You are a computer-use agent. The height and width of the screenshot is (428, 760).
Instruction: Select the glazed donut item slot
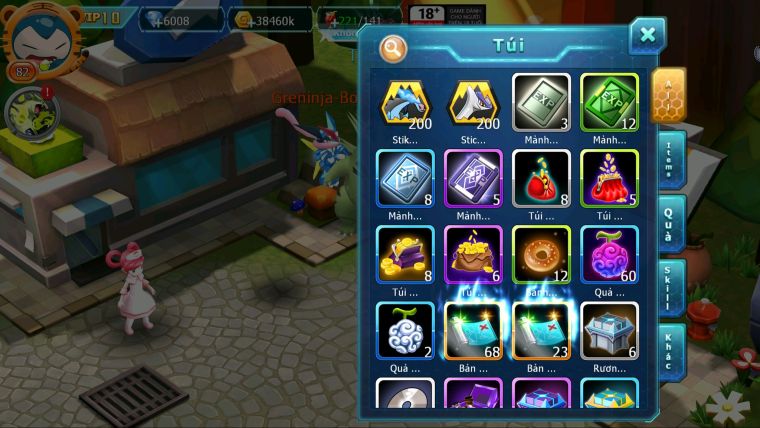(x=541, y=254)
